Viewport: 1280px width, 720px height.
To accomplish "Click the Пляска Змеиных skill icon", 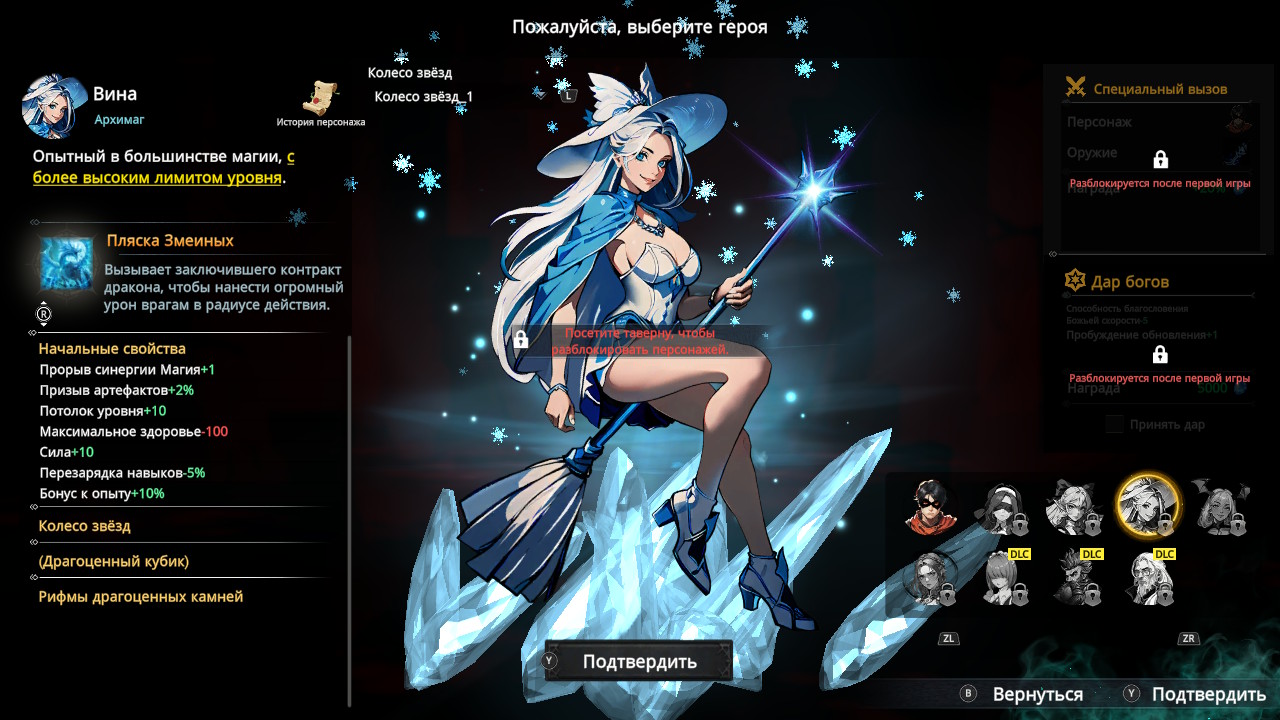I will pyautogui.click(x=66, y=264).
